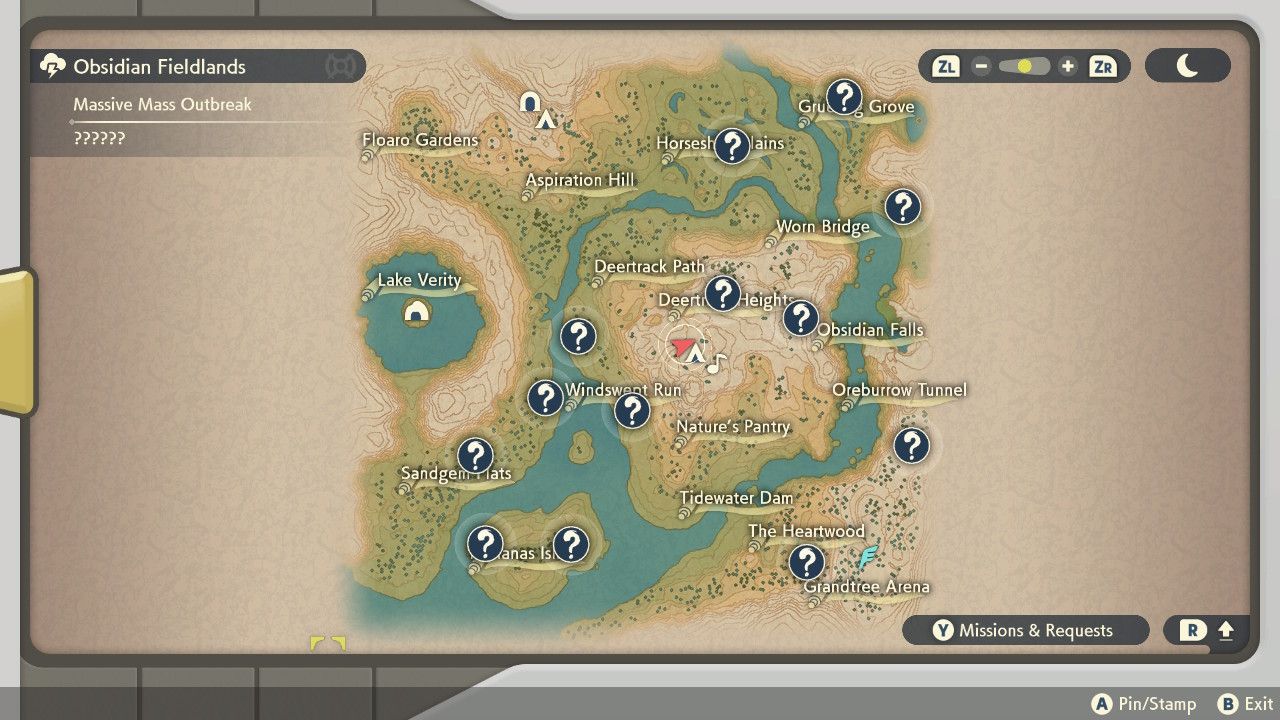Click the outbreak marker at Obsidian Falls

point(803,318)
